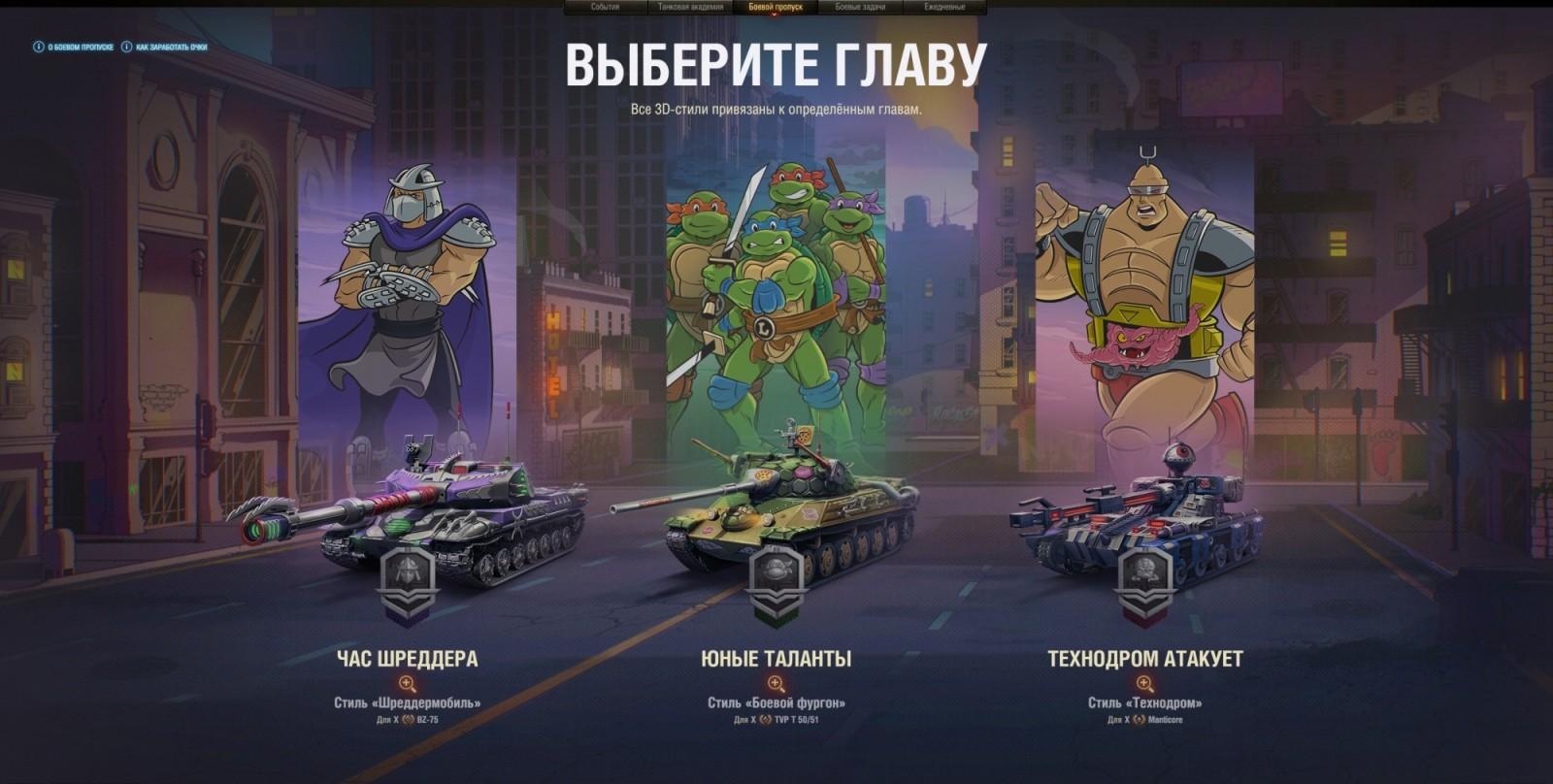
Task: Switch to the Боевые задачи tab
Action: (x=861, y=6)
